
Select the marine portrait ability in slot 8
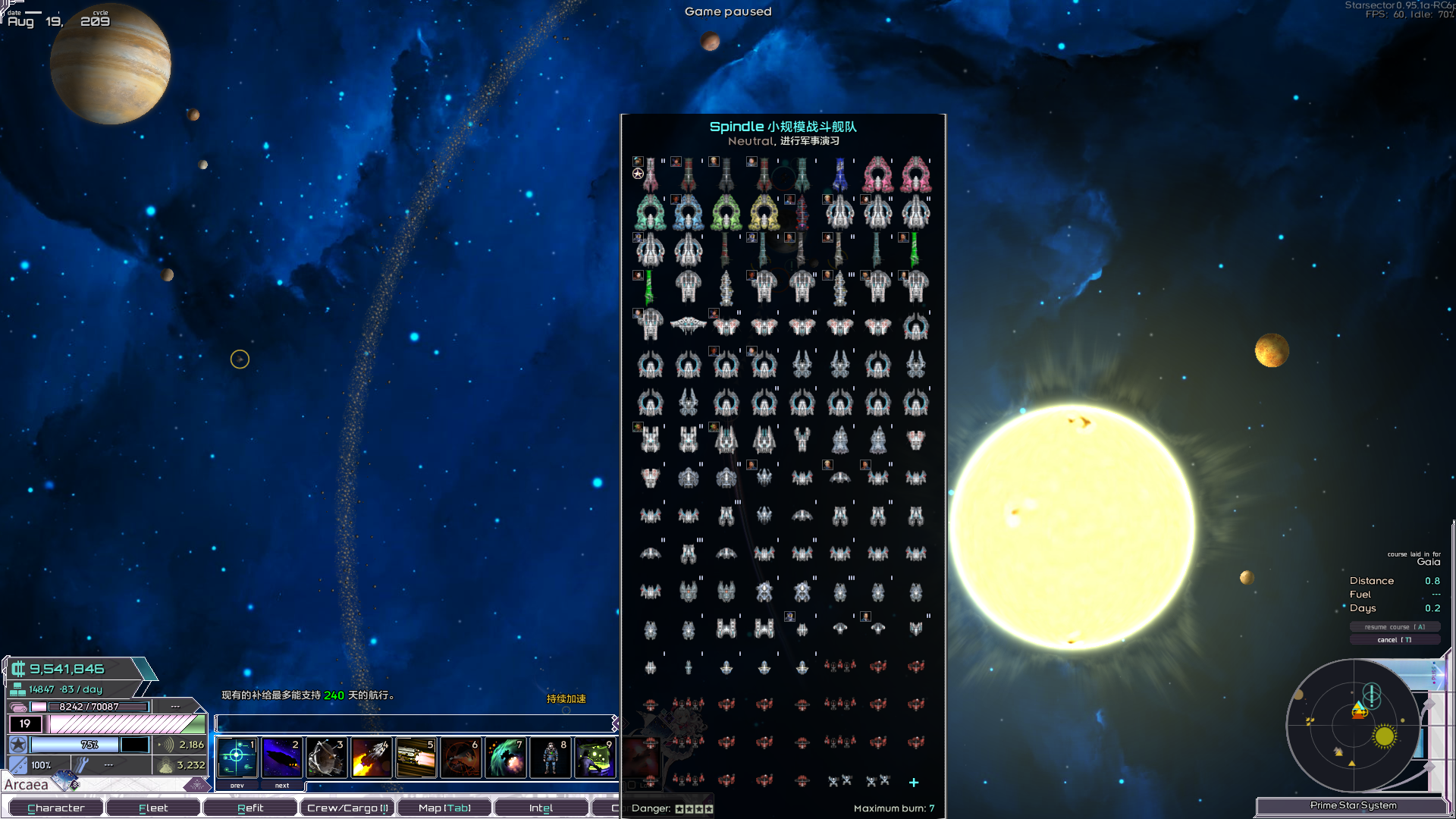click(x=551, y=756)
